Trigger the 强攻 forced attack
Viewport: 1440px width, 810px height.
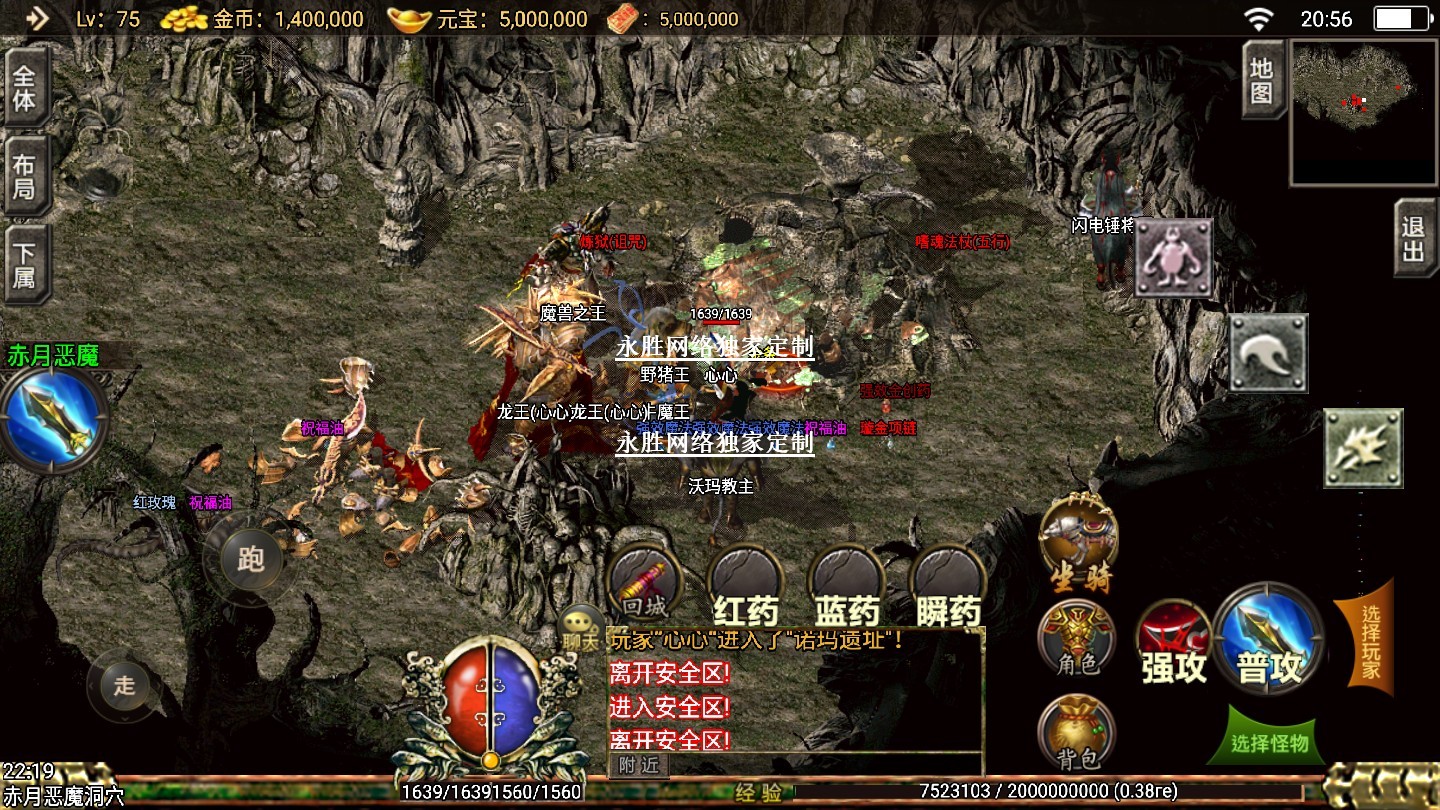[x=1175, y=643]
